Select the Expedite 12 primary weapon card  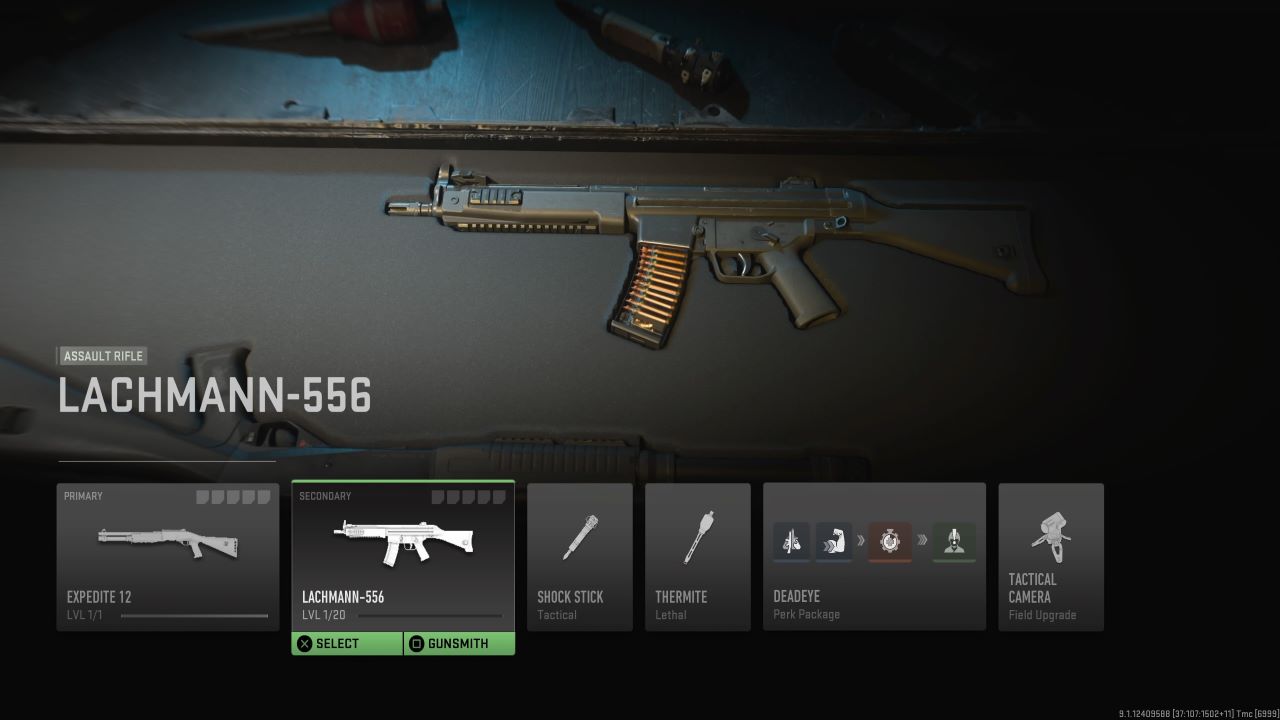click(167, 555)
